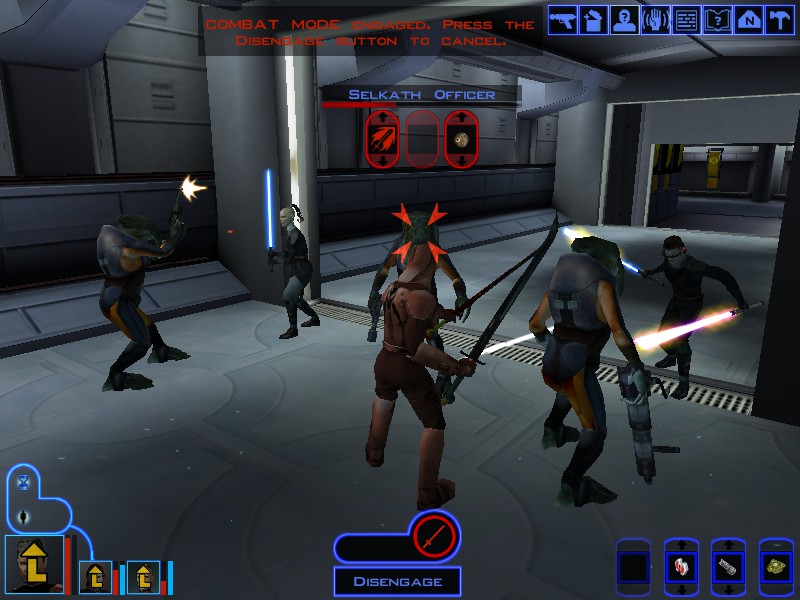Switch to the third party member portrait

(143, 576)
